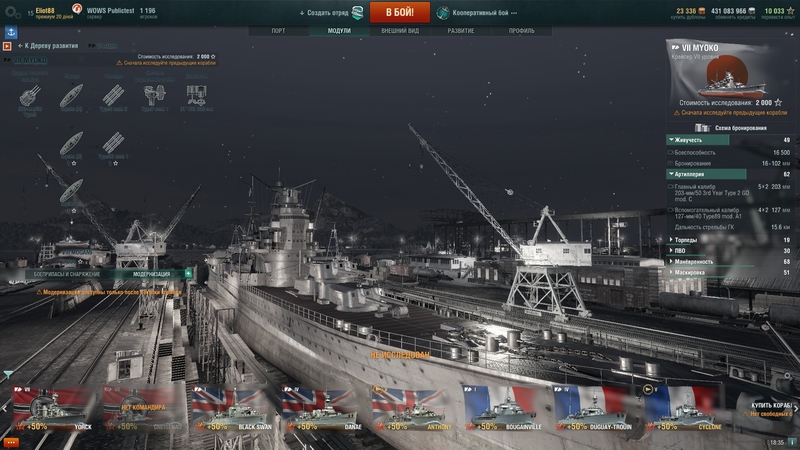Show the «Профиль» tab
The width and height of the screenshot is (800, 450).
521,31
